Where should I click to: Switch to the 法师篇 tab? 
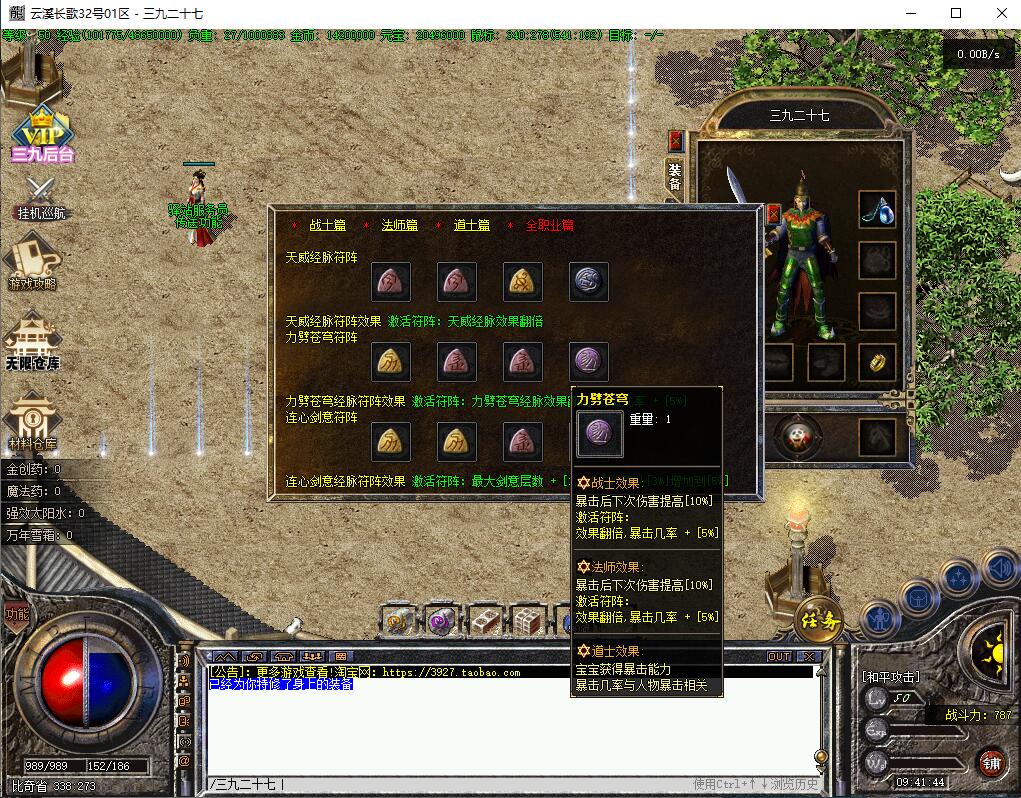399,226
